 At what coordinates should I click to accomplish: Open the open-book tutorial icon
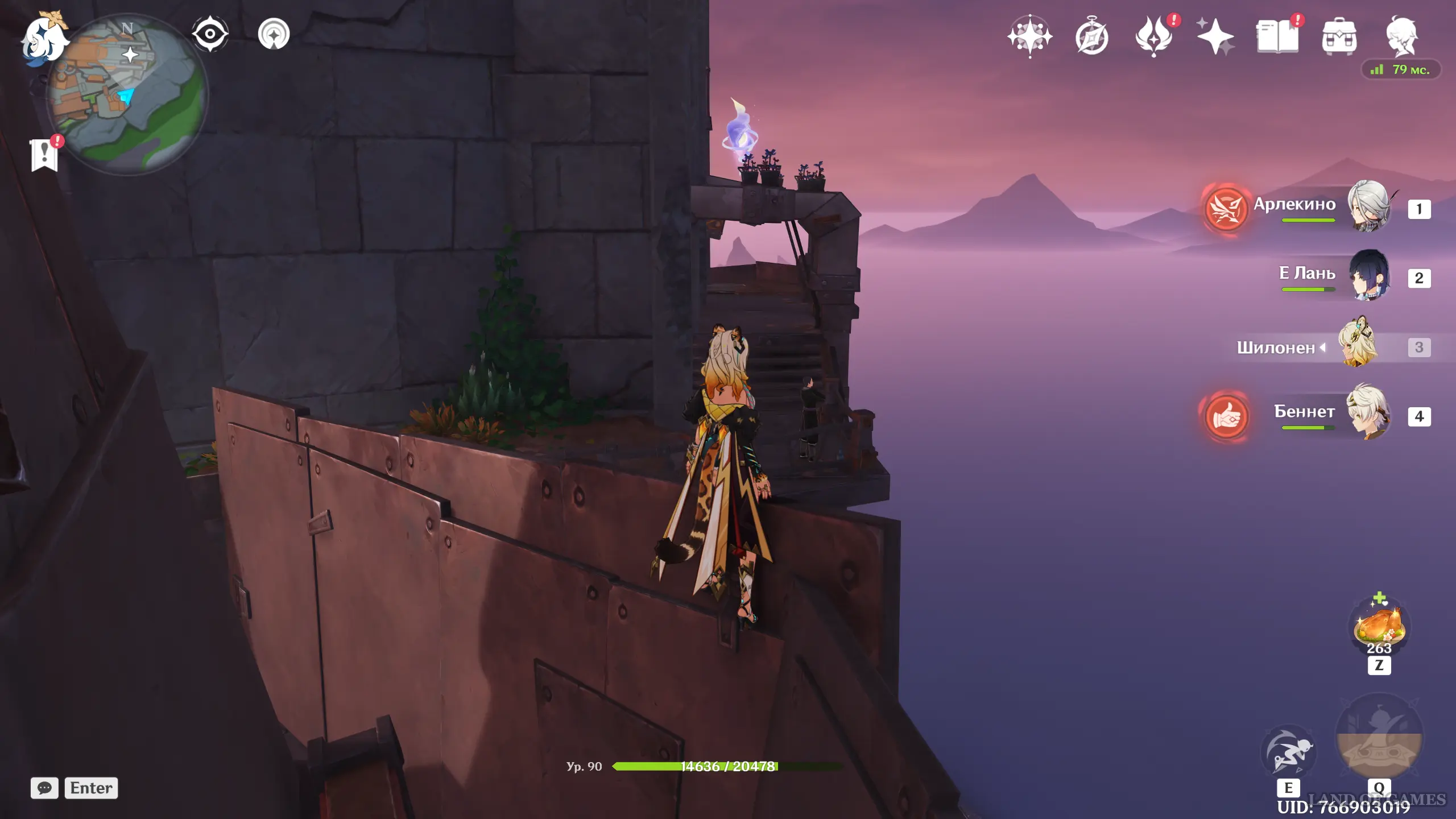click(x=1277, y=36)
